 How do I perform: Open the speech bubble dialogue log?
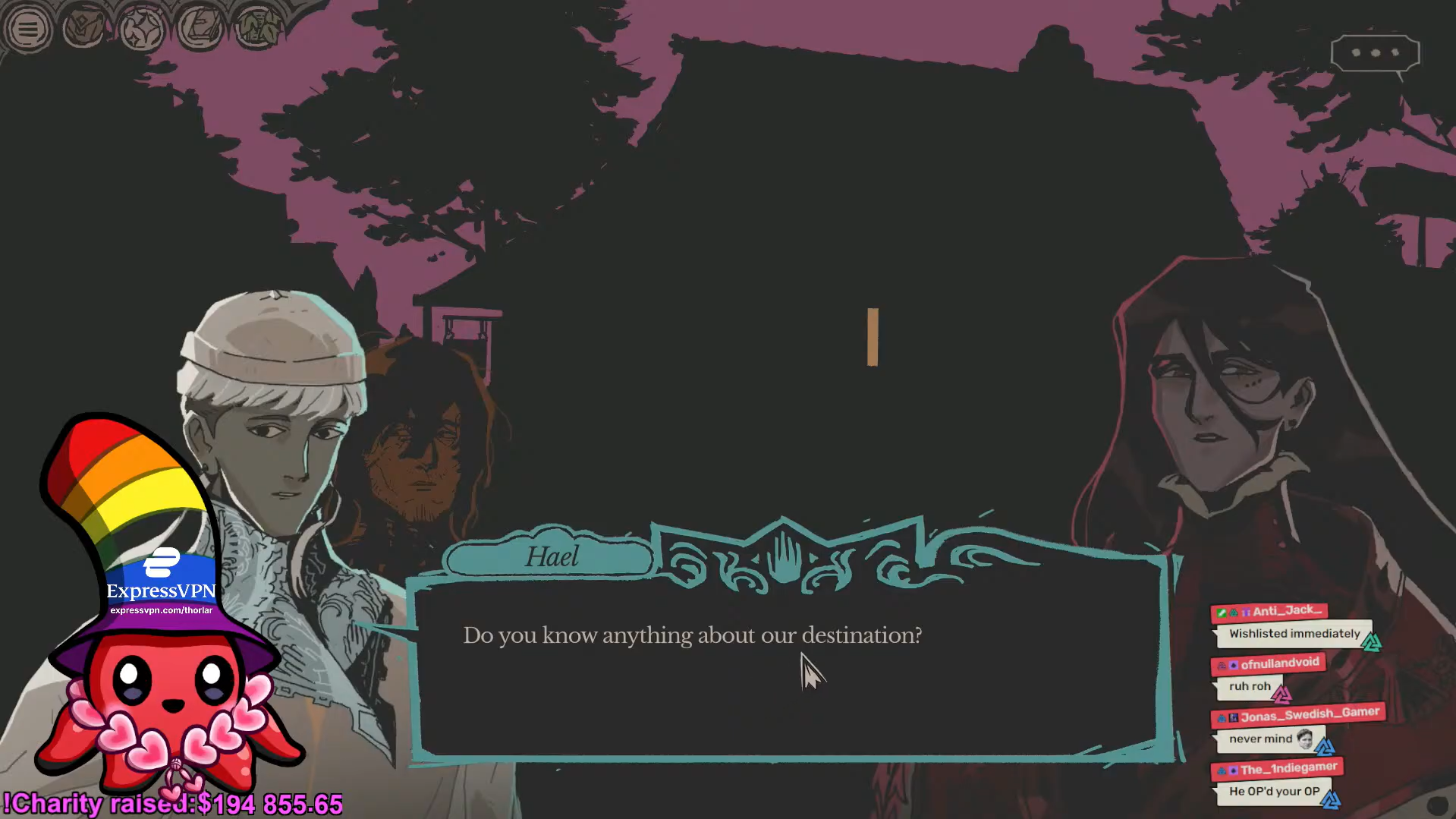[1375, 53]
